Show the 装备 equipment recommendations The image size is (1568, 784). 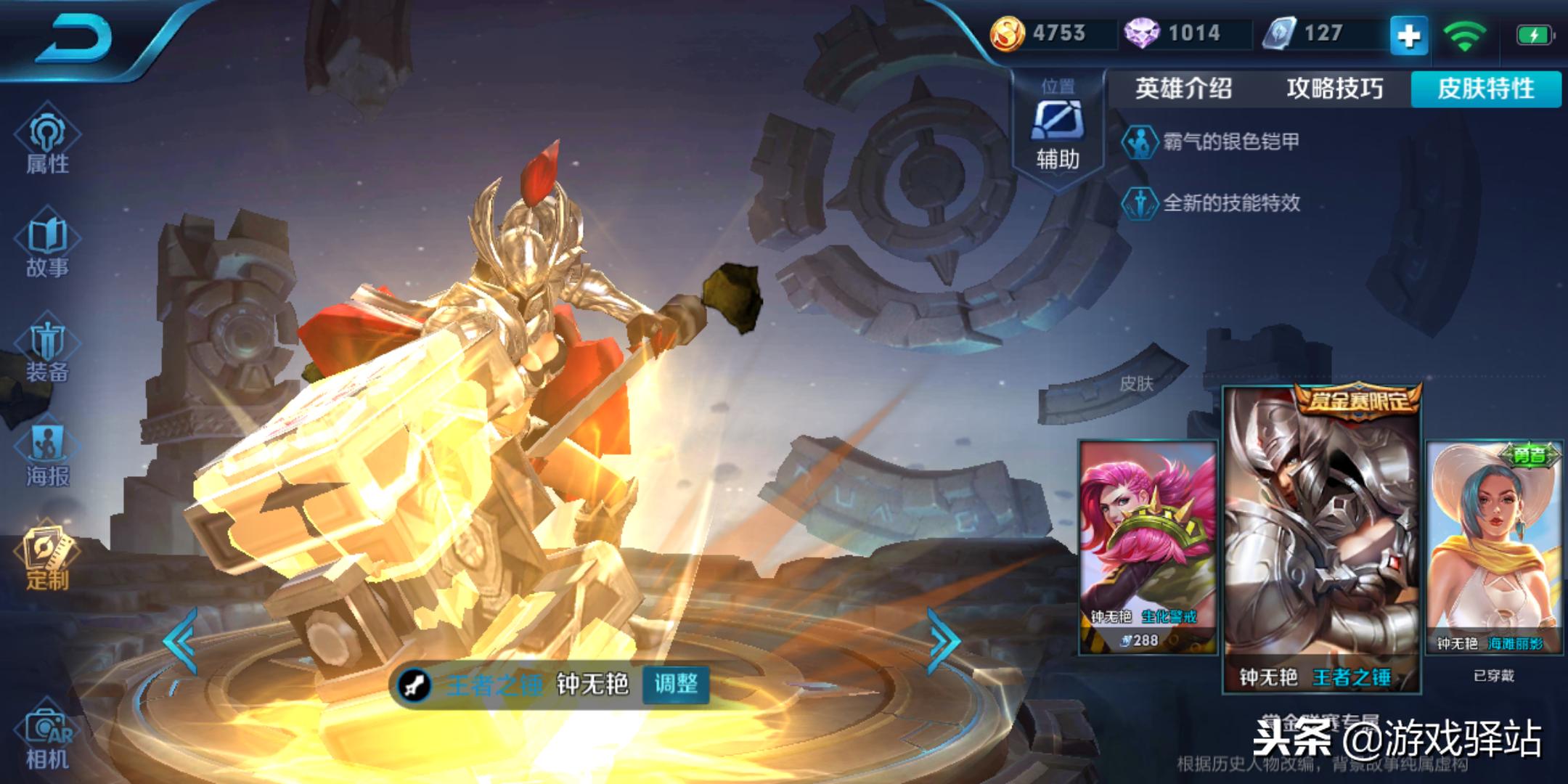pyautogui.click(x=47, y=352)
